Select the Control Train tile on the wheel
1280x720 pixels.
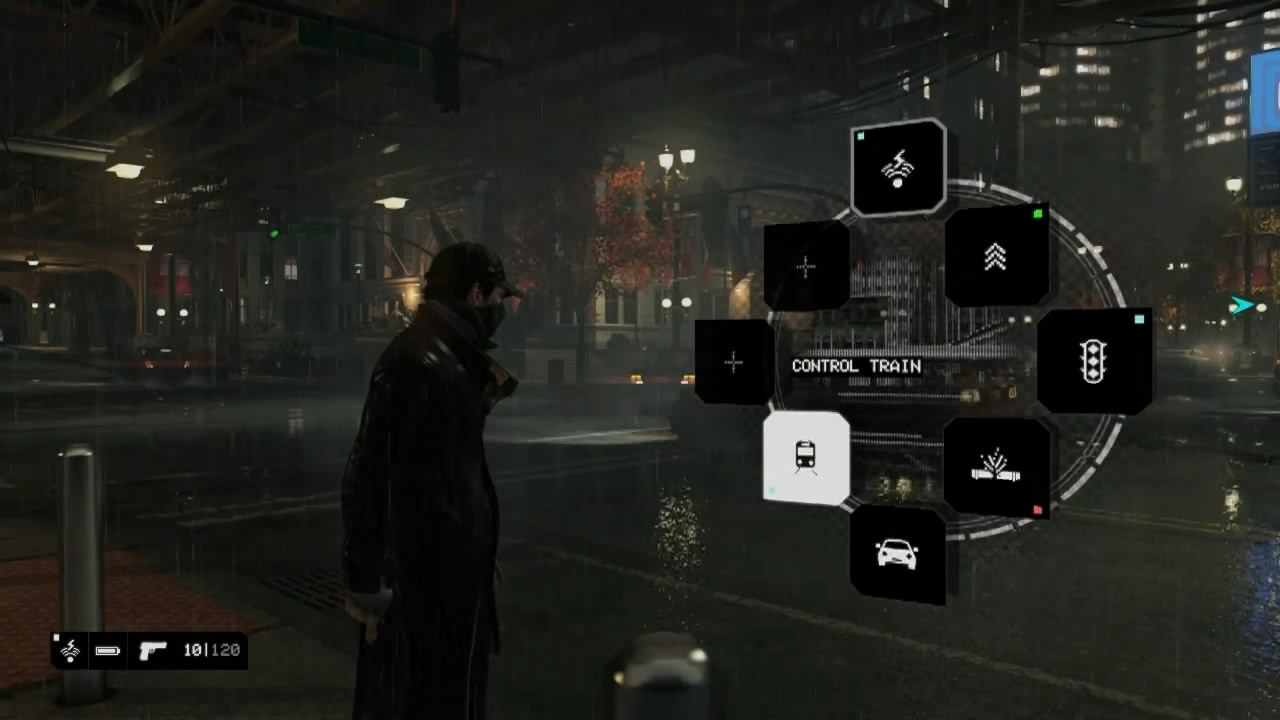pyautogui.click(x=806, y=457)
